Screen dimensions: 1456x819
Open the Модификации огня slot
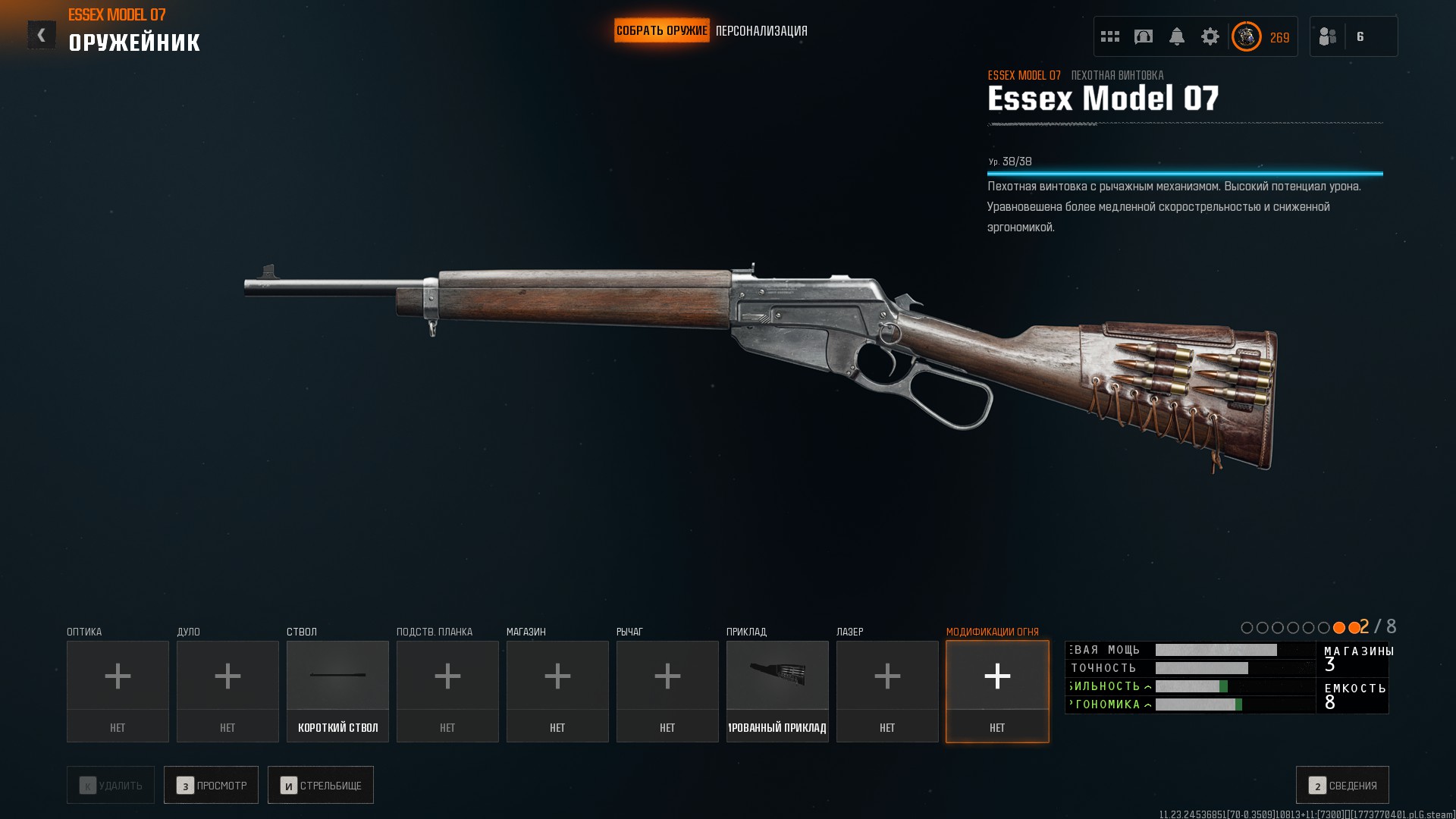(997, 691)
